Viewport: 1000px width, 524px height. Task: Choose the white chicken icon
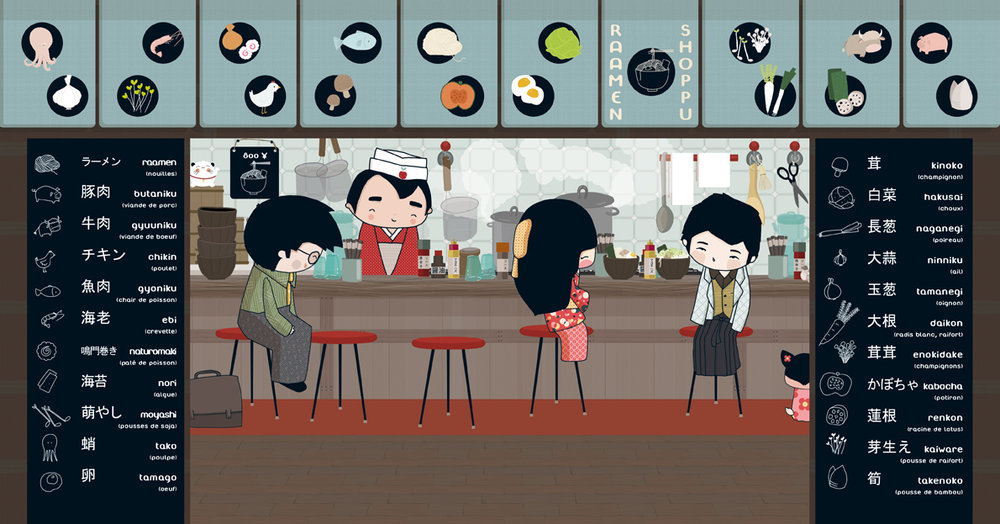click(x=265, y=96)
